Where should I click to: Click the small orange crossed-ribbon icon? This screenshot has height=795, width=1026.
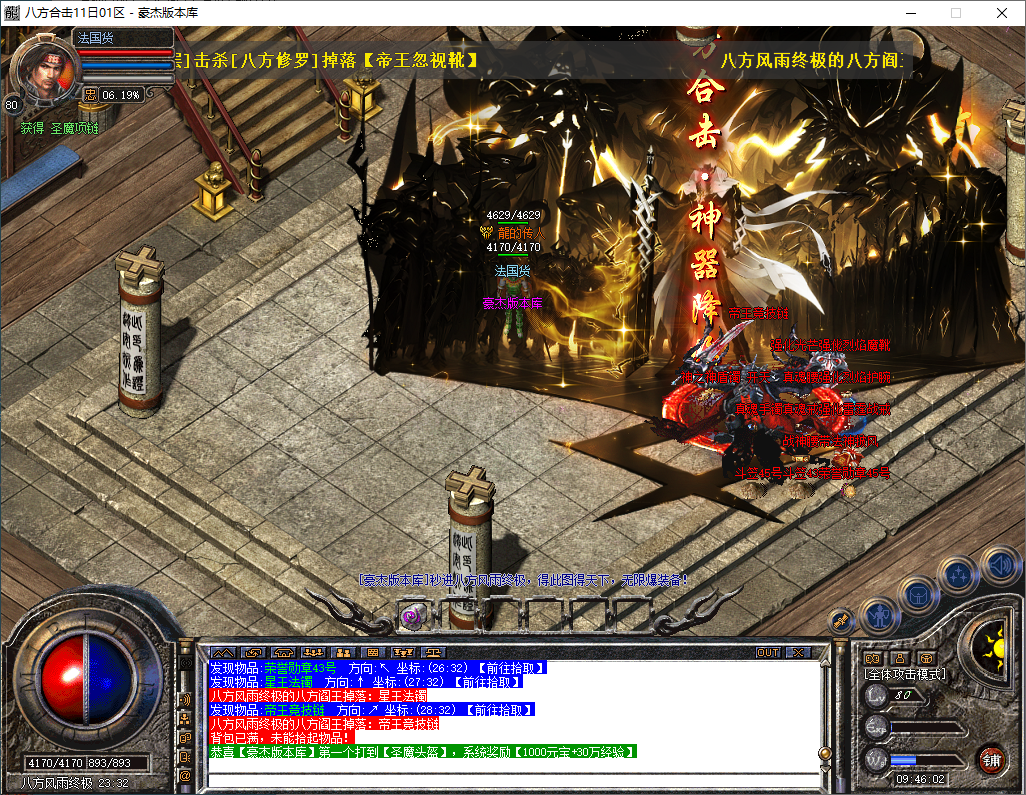(841, 619)
